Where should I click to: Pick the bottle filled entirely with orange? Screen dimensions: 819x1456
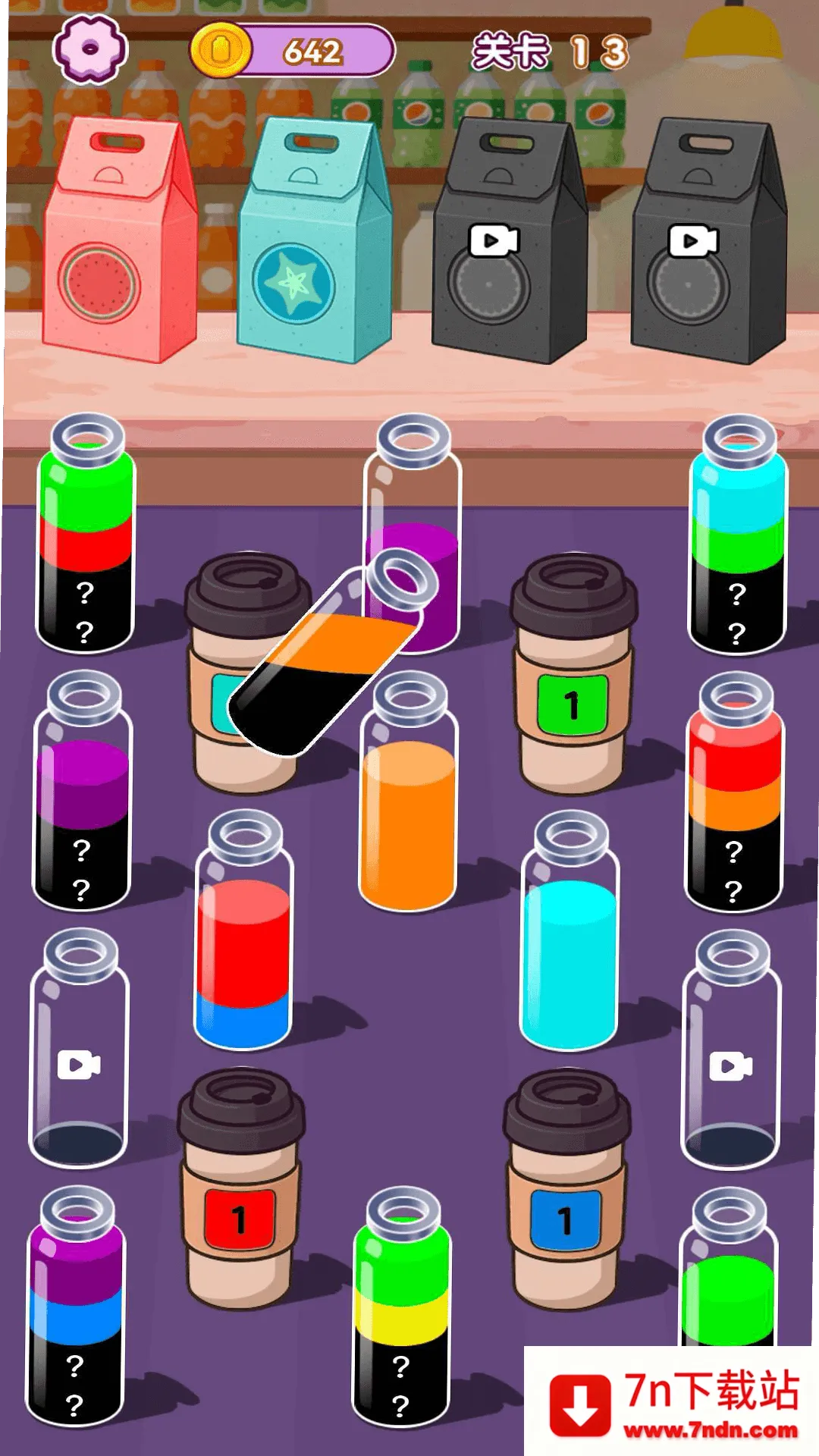click(x=409, y=796)
